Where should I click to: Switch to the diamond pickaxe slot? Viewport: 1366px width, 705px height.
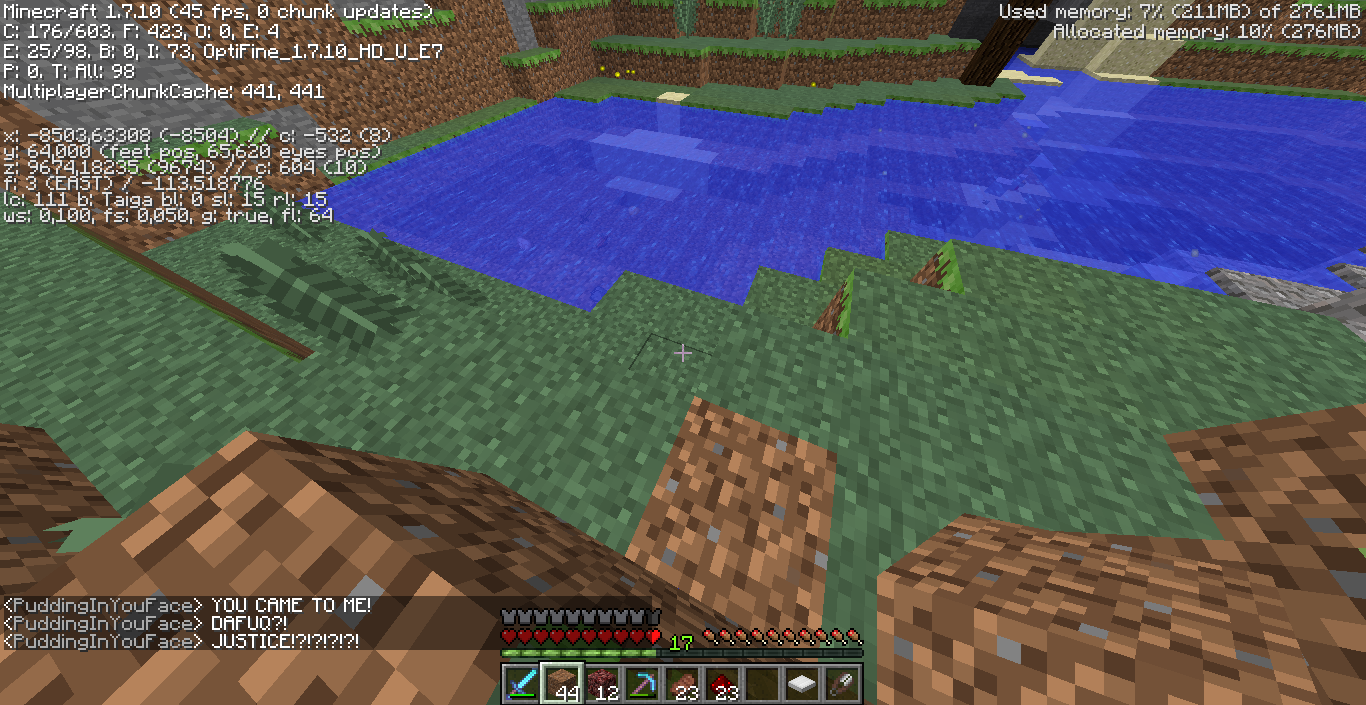[x=641, y=683]
